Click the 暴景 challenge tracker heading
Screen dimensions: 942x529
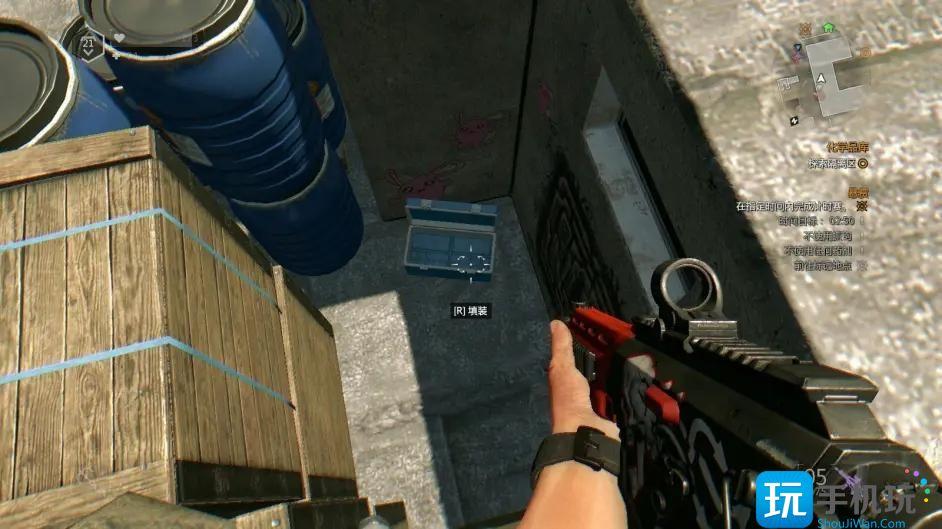click(857, 191)
